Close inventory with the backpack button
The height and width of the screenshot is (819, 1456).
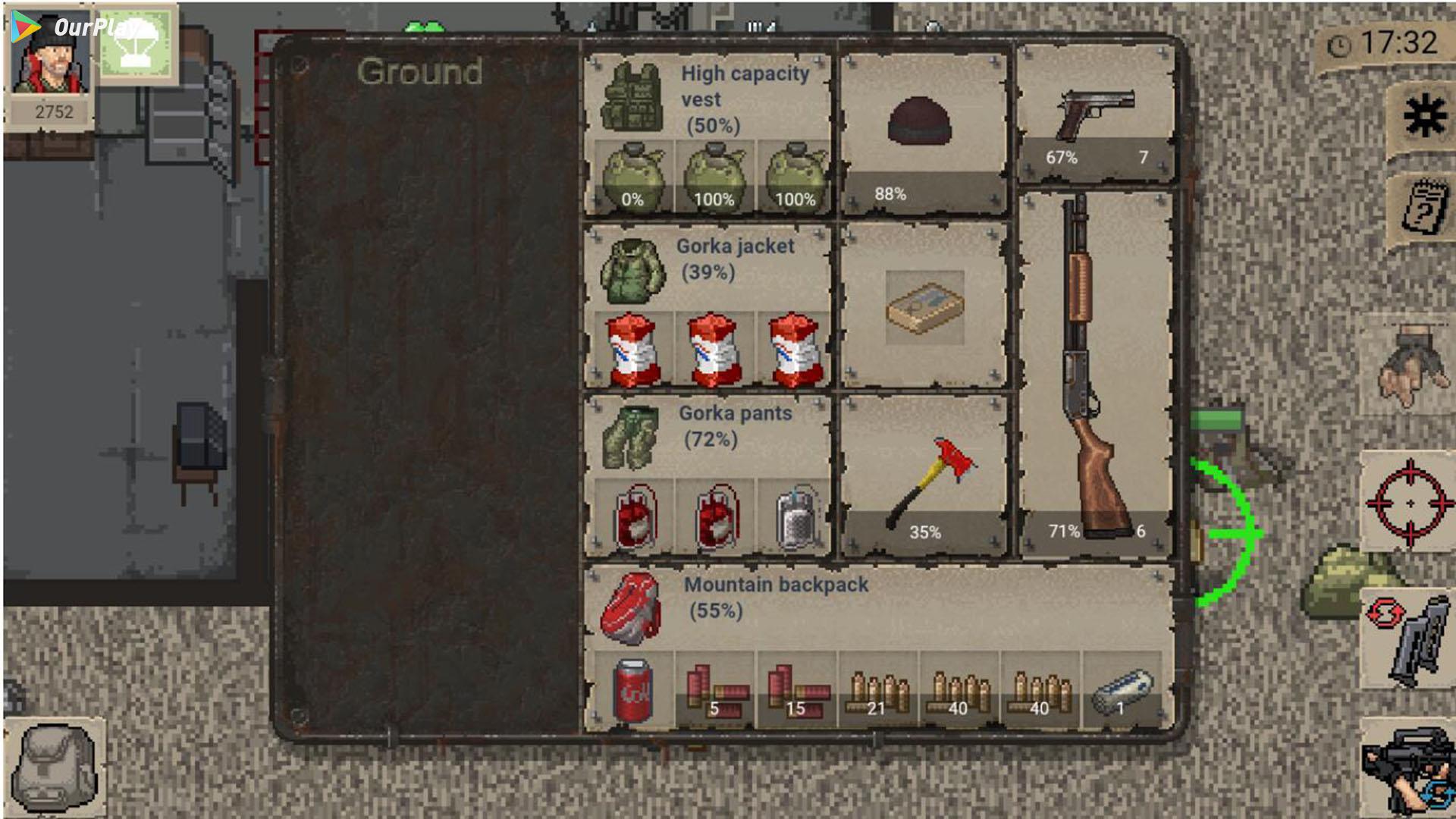55,767
